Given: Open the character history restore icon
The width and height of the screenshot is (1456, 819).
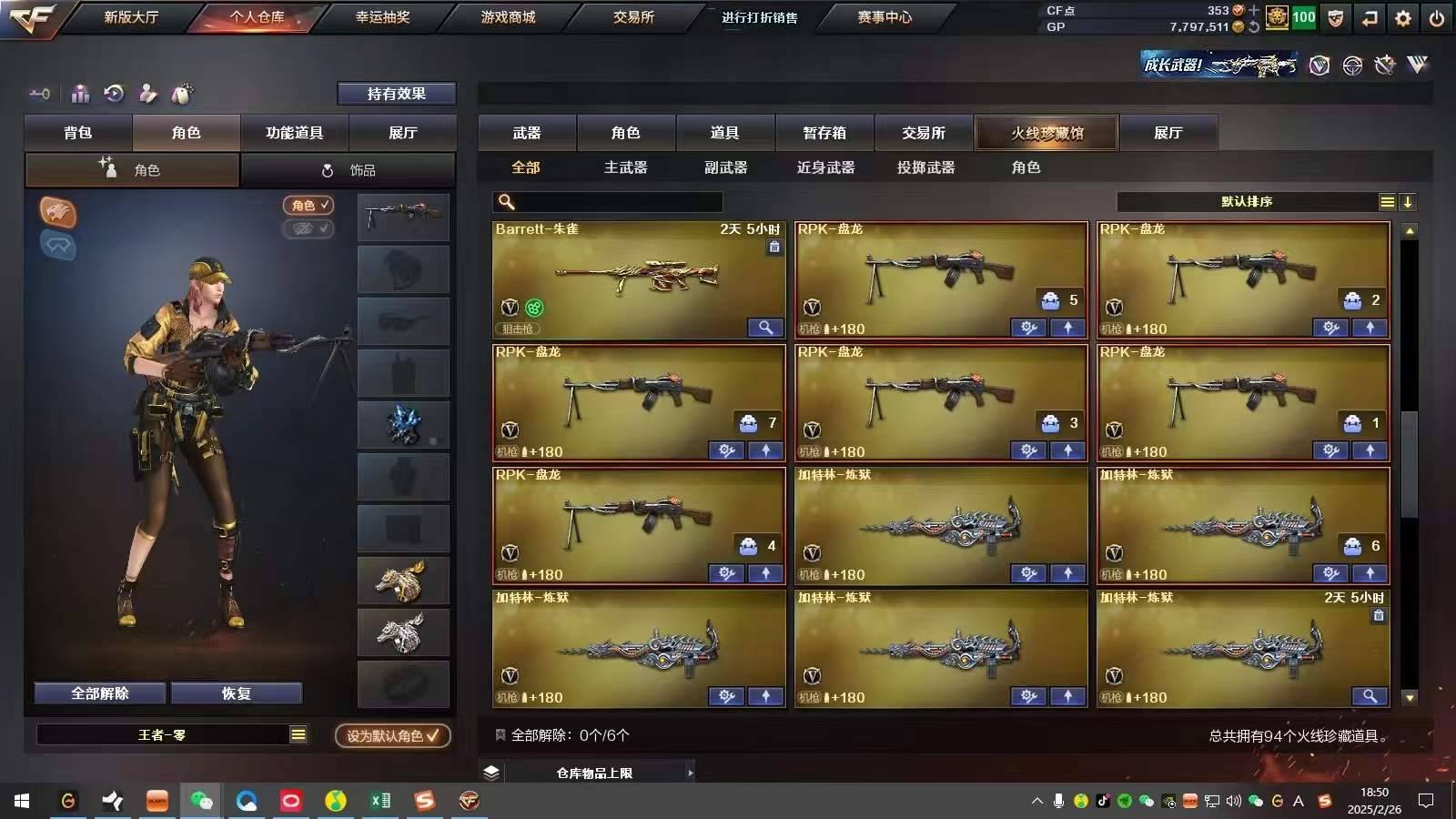Looking at the screenshot, I should click(112, 94).
